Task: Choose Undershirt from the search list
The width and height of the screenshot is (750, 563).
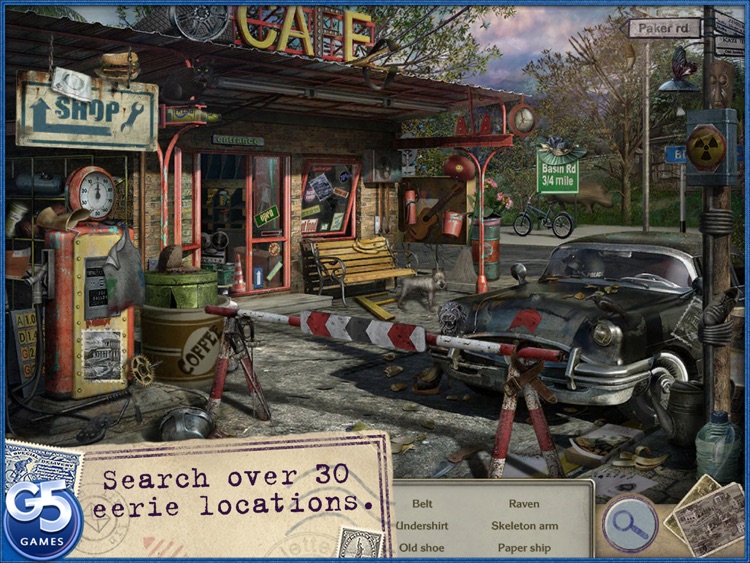Action: click(422, 525)
